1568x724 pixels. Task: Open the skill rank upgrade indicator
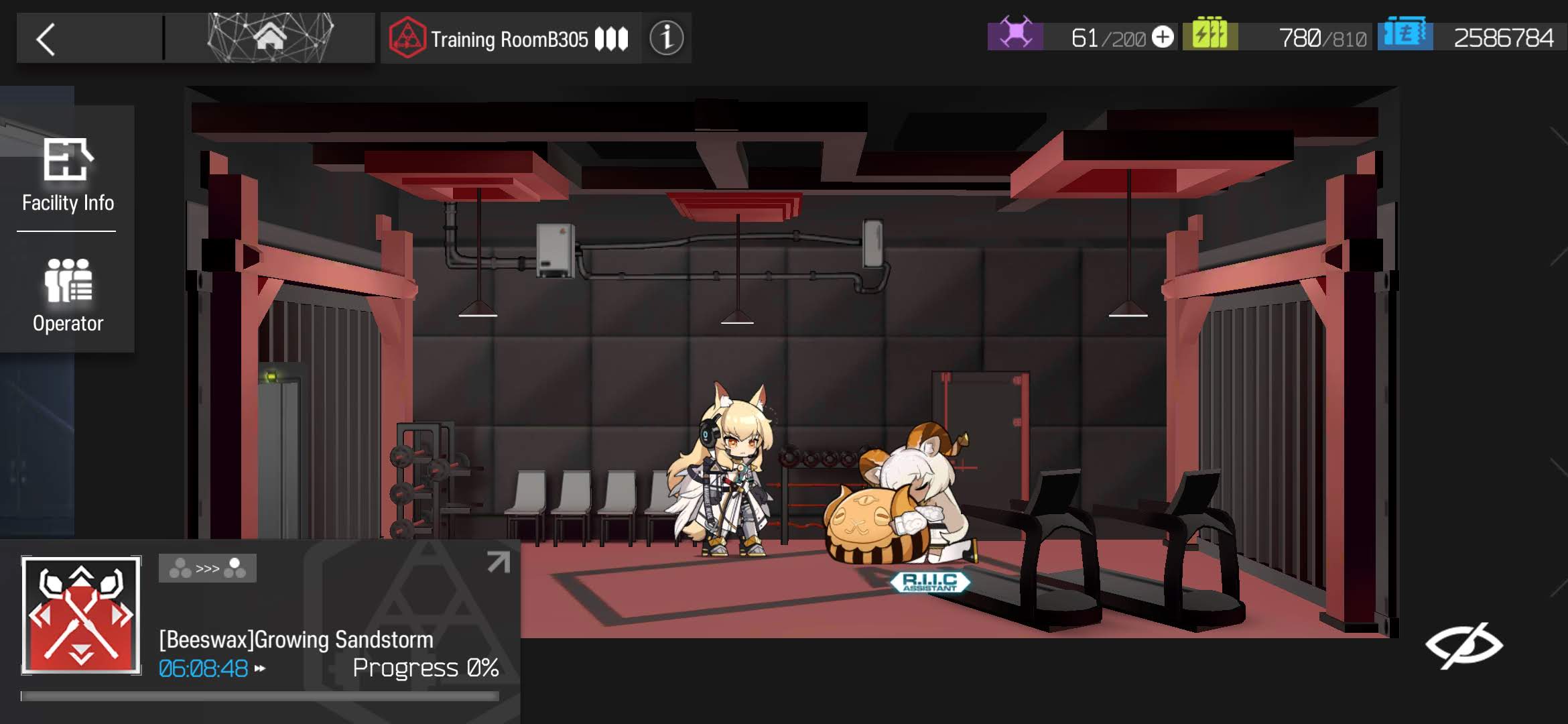click(x=207, y=568)
